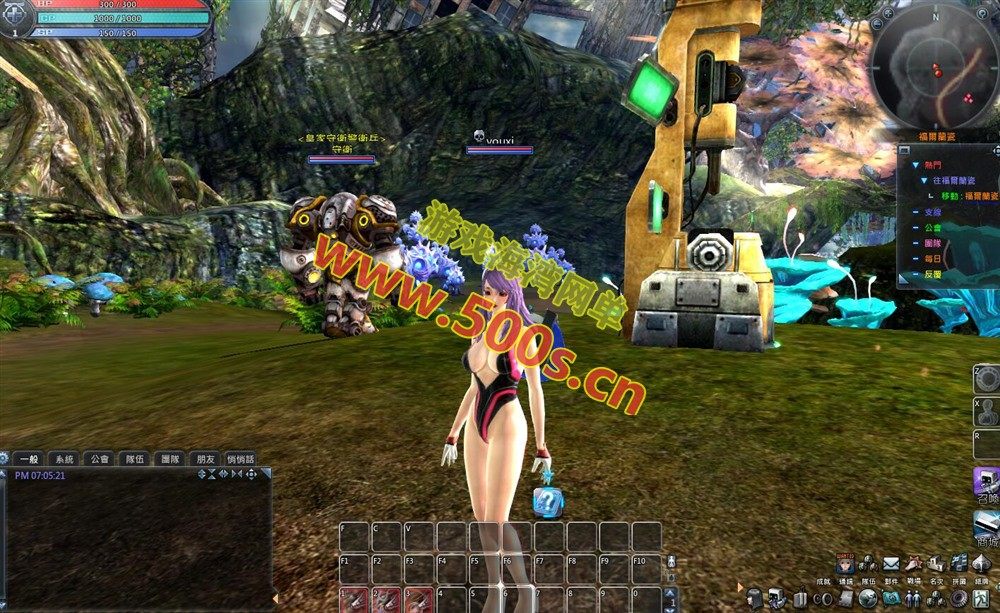This screenshot has width=1000, height=613.
Task: Switch to the 朋友 chat tab
Action: [x=205, y=459]
